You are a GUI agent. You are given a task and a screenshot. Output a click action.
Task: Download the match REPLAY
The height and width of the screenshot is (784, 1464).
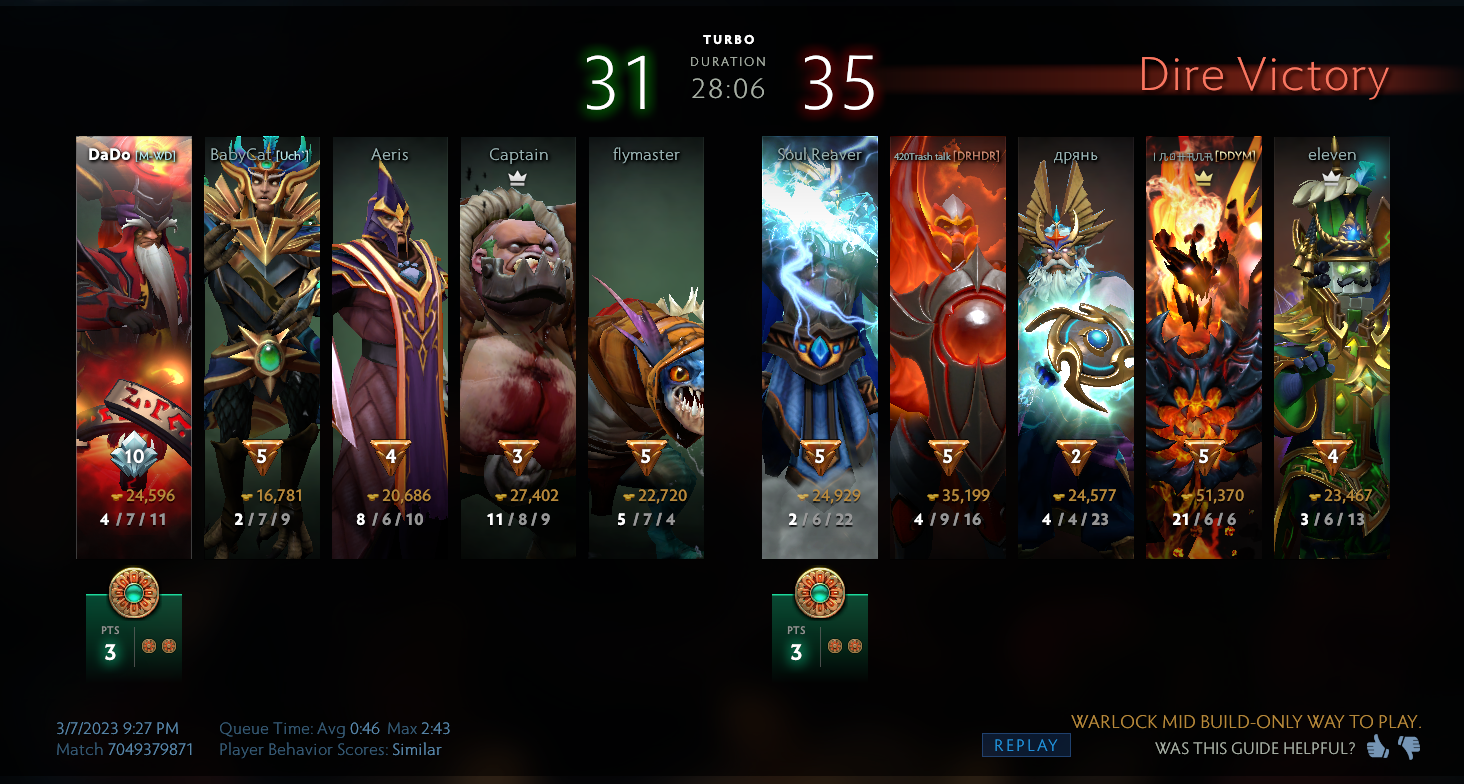click(x=1025, y=745)
